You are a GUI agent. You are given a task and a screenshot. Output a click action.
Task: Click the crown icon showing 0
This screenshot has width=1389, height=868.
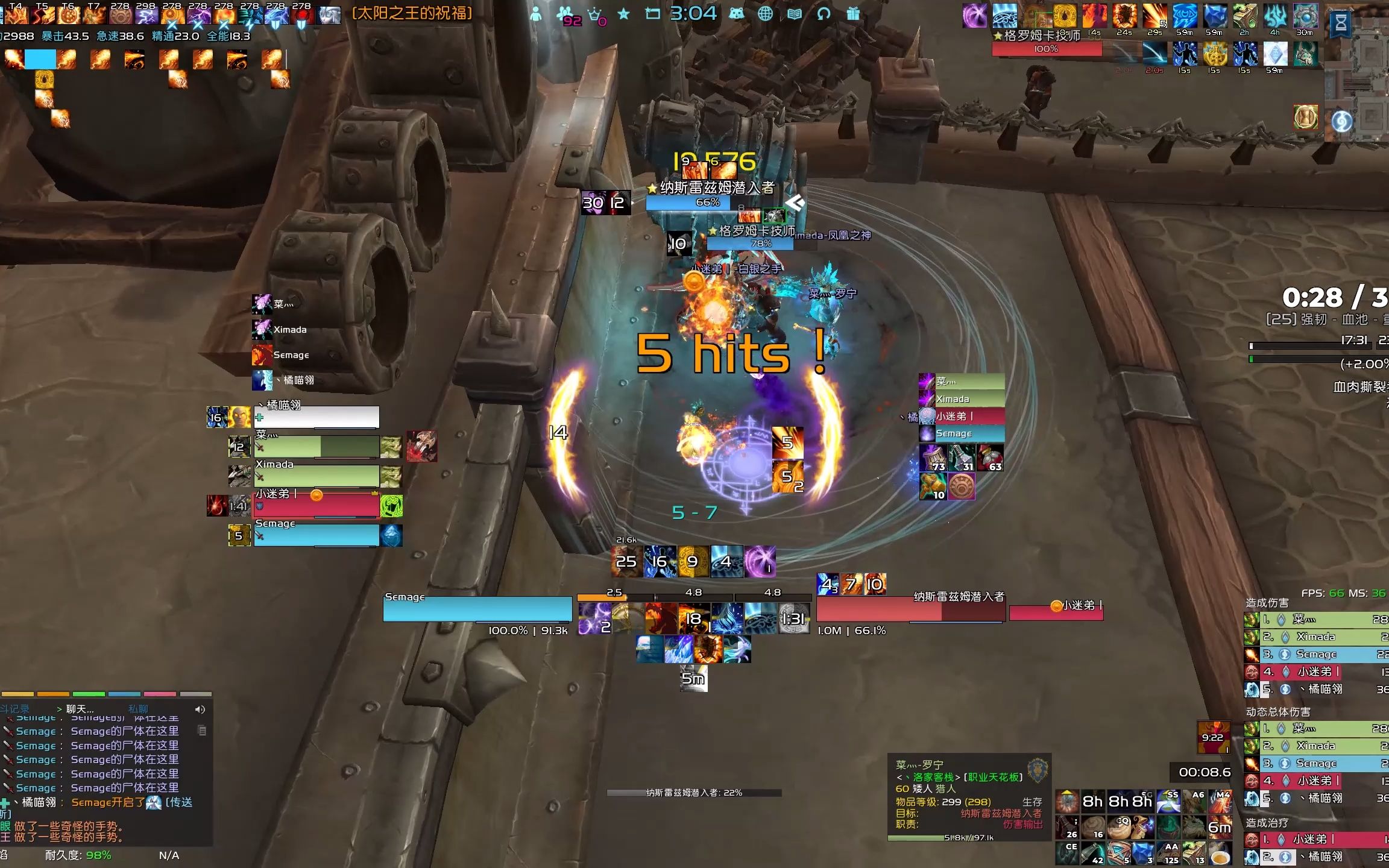pos(594,15)
